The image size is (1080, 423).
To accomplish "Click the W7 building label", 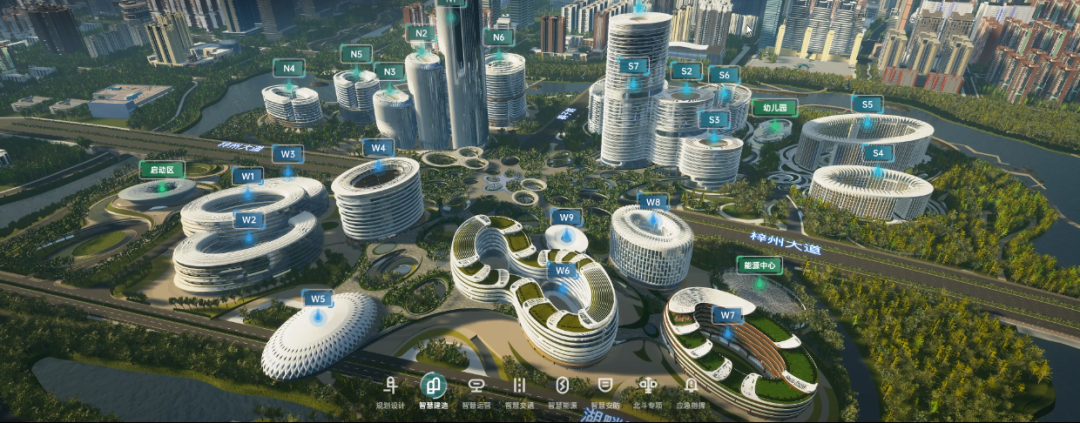I will click(x=727, y=315).
